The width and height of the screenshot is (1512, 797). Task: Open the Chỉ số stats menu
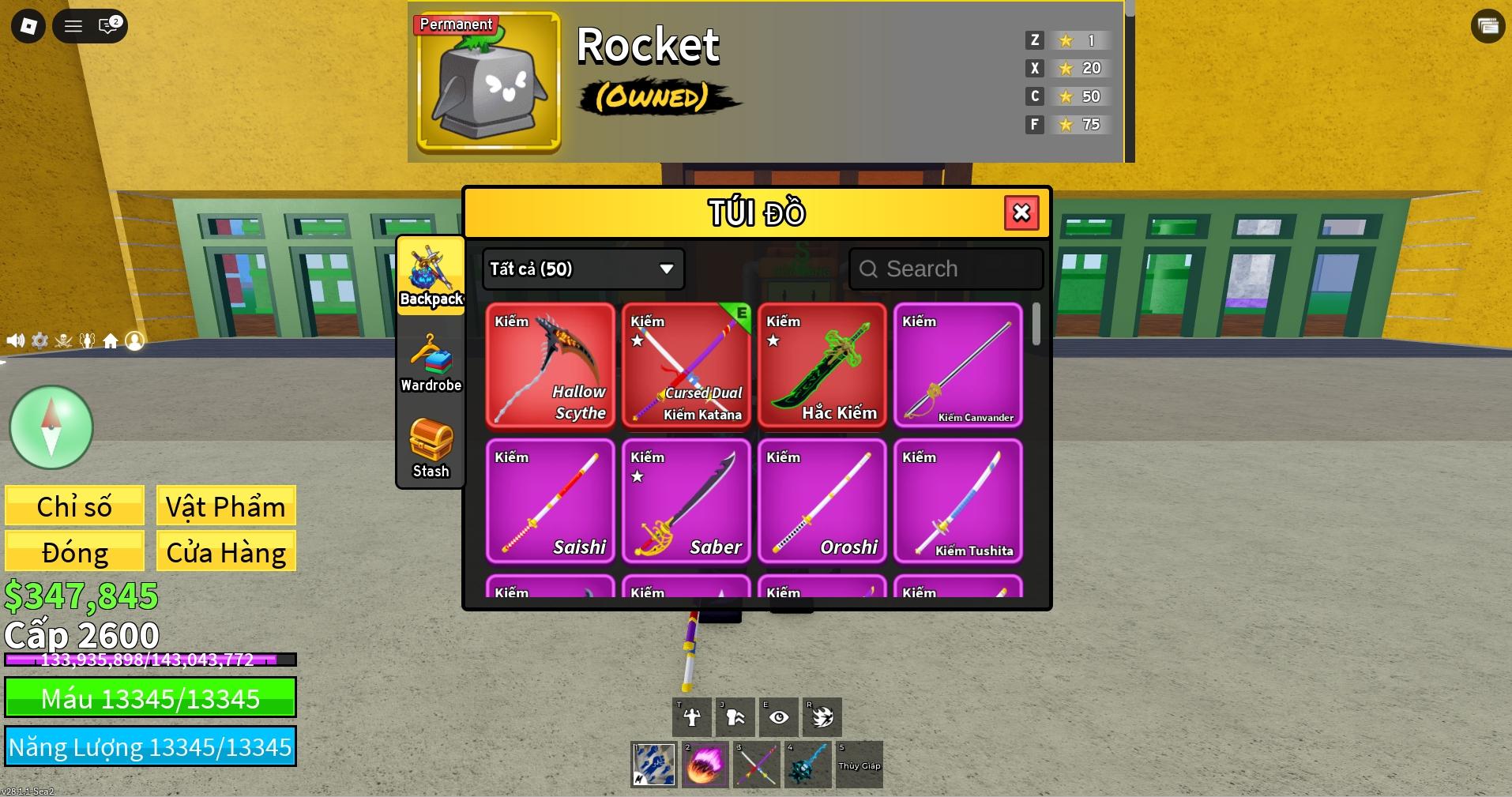pos(74,506)
